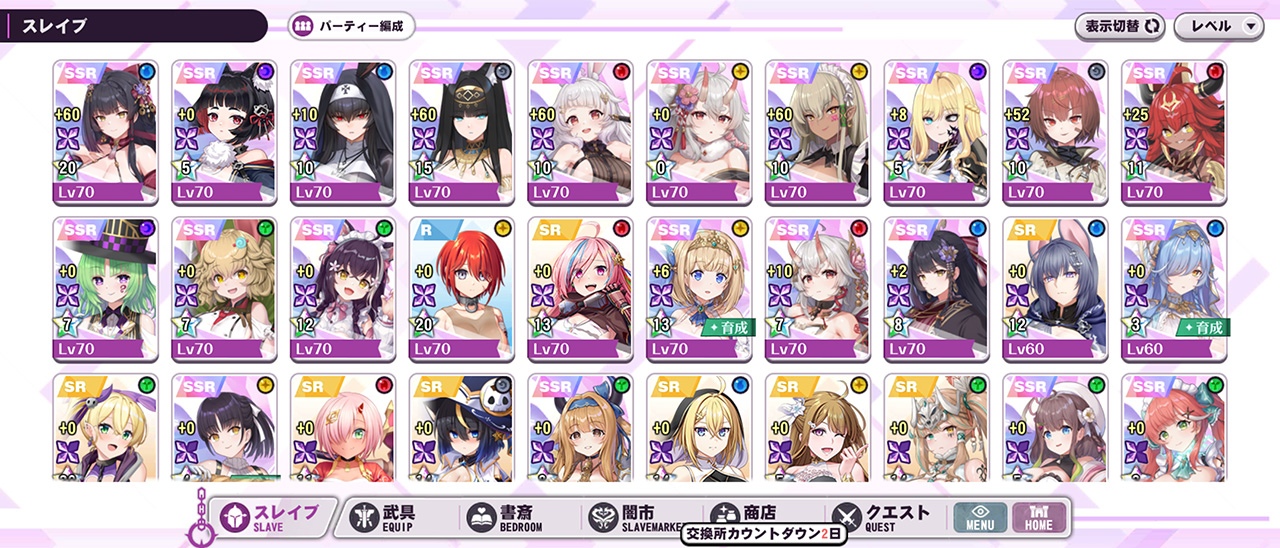Viewport: 1280px width, 548px height.
Task: Open the レベル sort dropdown
Action: (1219, 27)
